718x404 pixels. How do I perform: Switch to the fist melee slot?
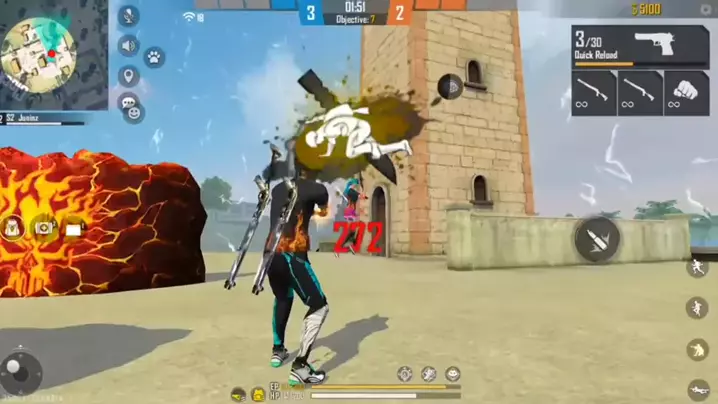point(686,92)
